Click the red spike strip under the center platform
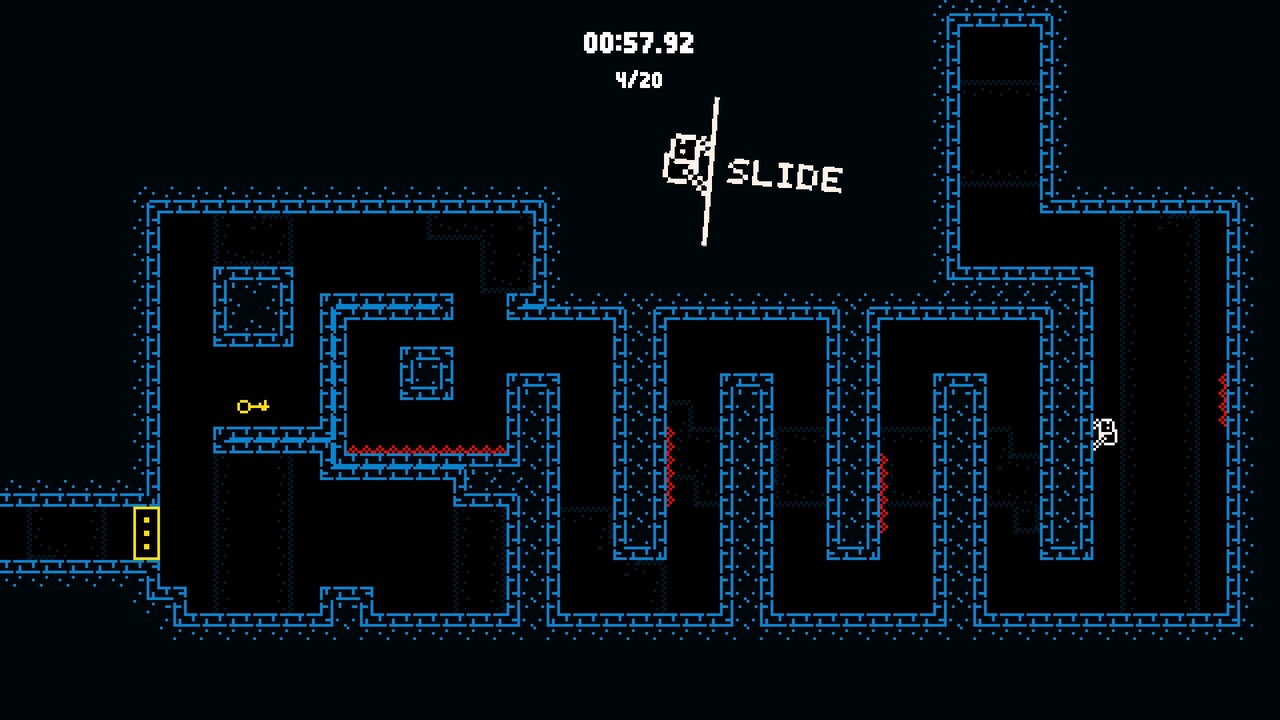Screen dimensions: 1280x720 point(425,450)
